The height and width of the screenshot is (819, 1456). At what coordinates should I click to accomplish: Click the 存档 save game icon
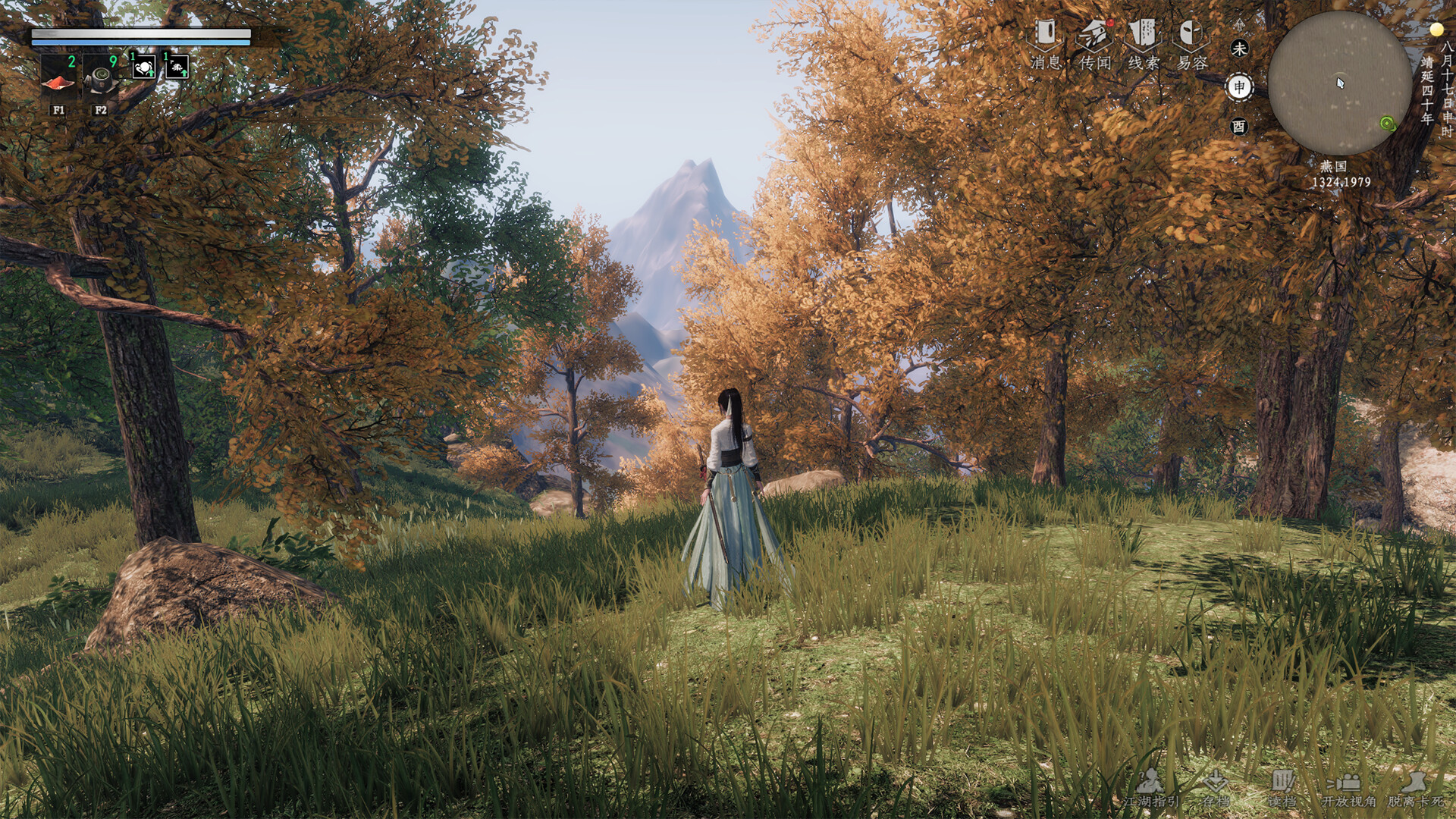pos(1216,781)
